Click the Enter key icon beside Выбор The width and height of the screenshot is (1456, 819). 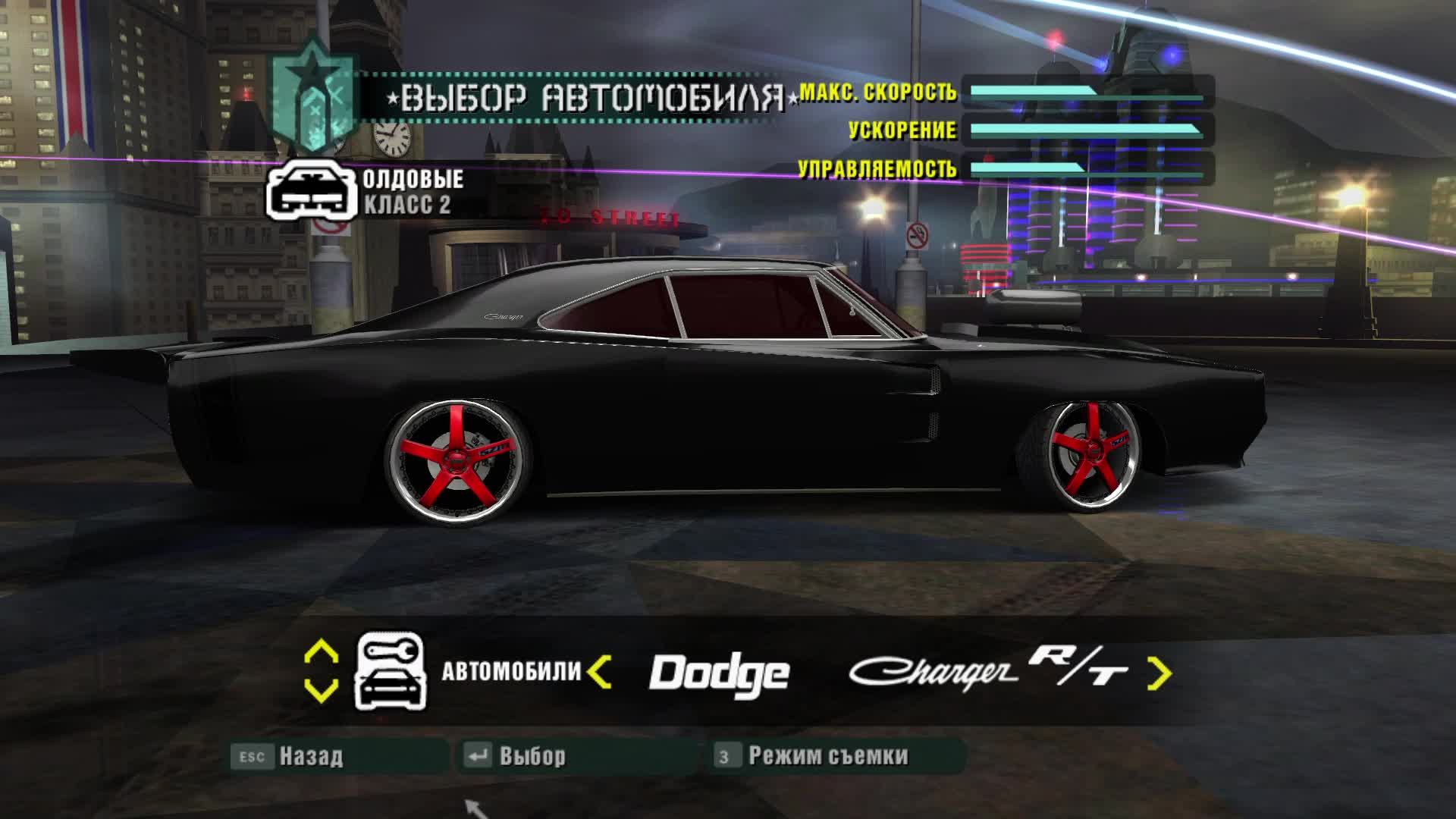[x=479, y=755]
